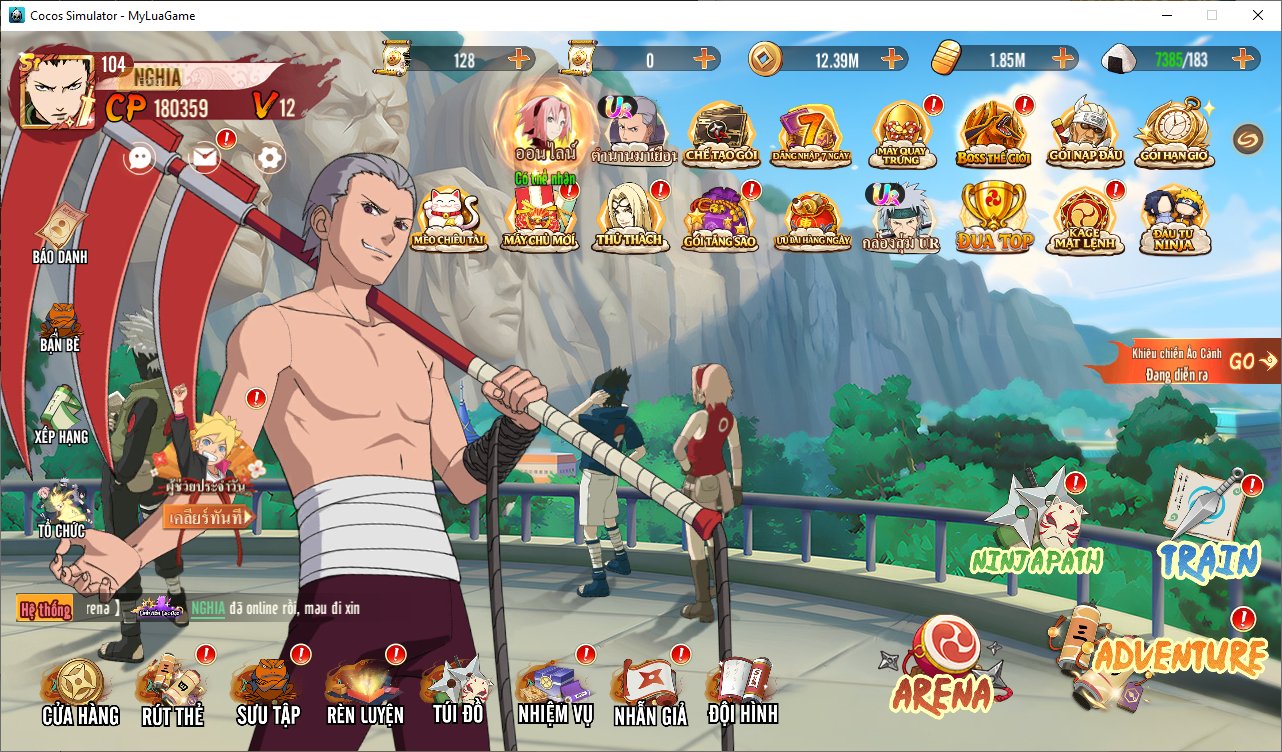The height and width of the screenshot is (752, 1282).
Task: Open the BOSS THẾ GIỚI event
Action: point(993,132)
